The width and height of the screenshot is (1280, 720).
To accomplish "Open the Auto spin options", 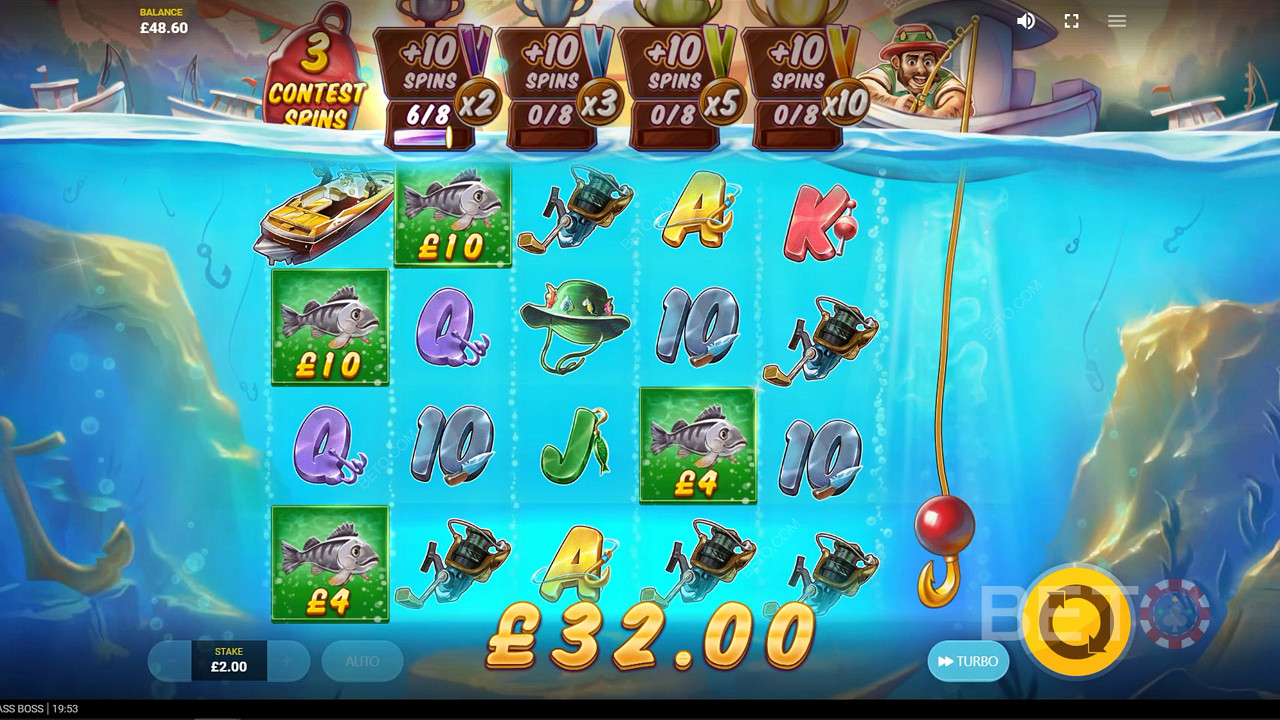I will click(362, 661).
